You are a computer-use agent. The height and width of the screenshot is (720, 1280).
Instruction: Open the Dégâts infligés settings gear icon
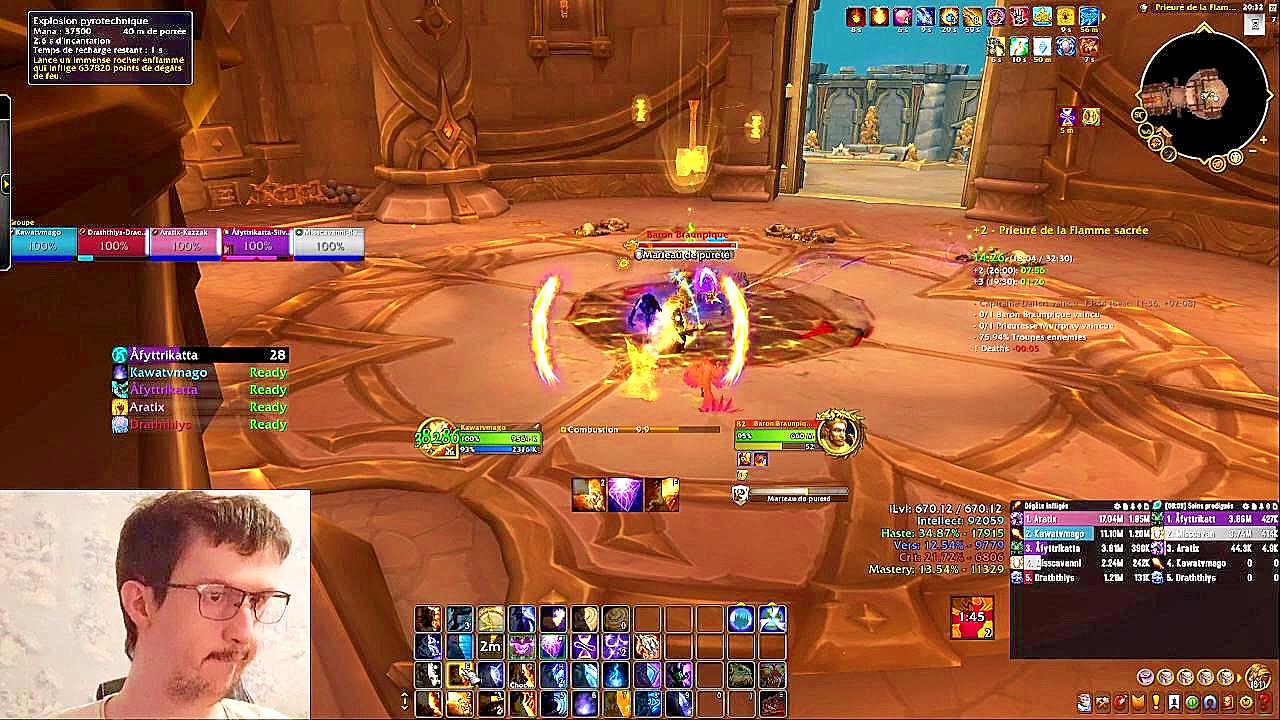tap(1117, 507)
